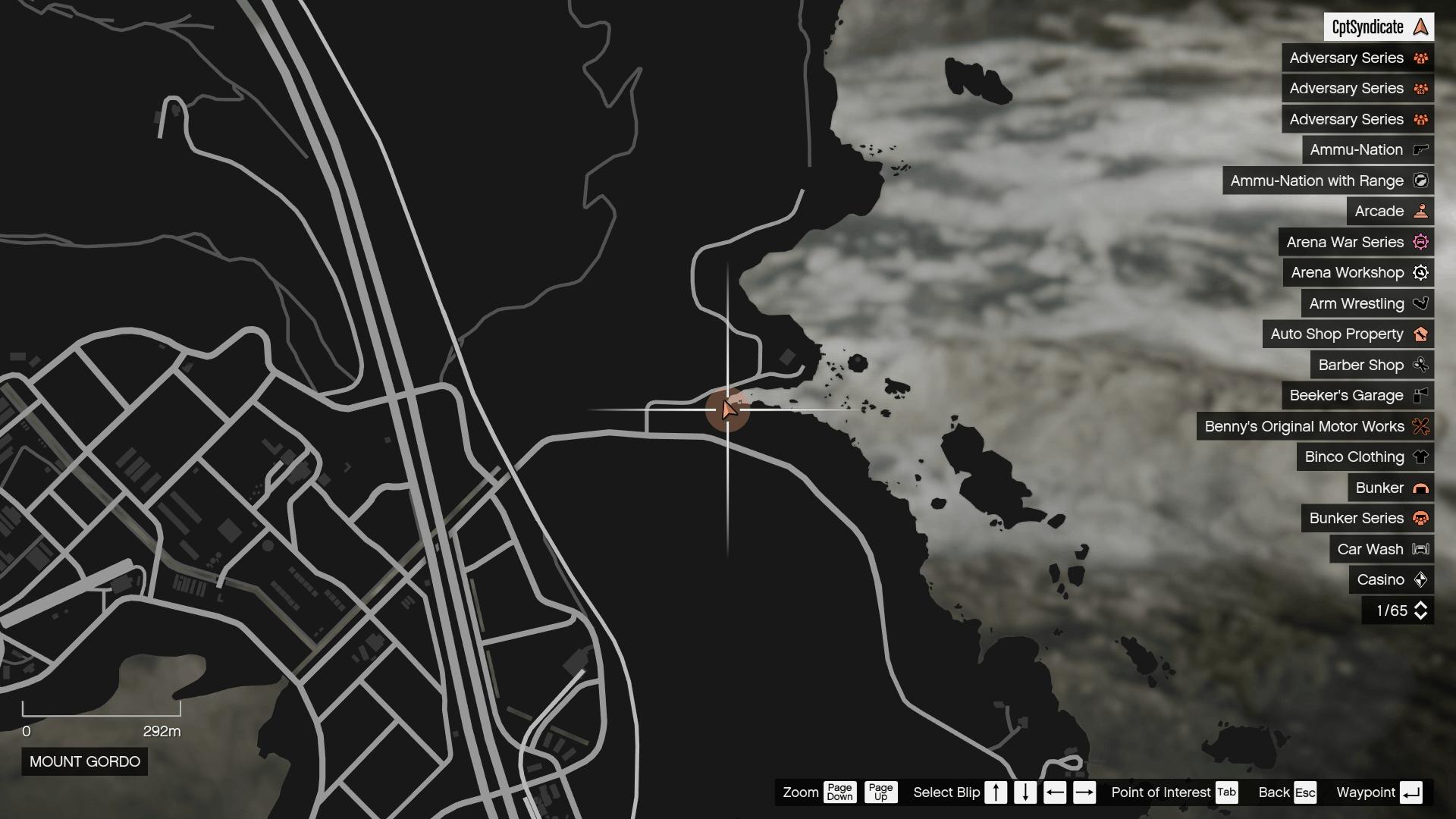The image size is (1456, 819).
Task: Click the Ammu-Nation with Range icon
Action: click(x=1421, y=180)
